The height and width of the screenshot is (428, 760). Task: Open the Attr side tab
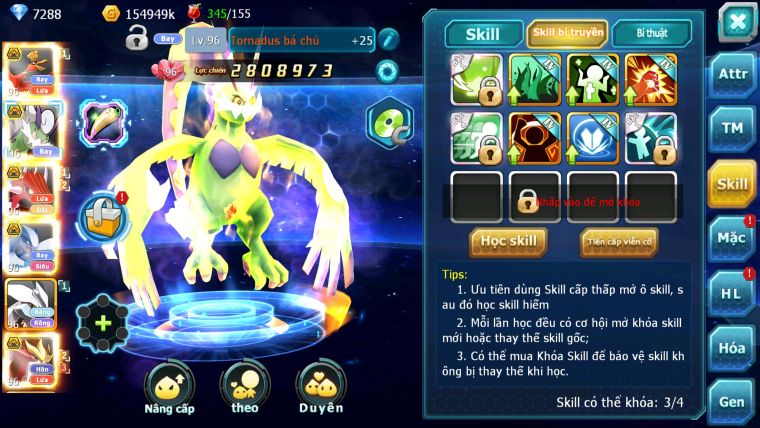[733, 73]
